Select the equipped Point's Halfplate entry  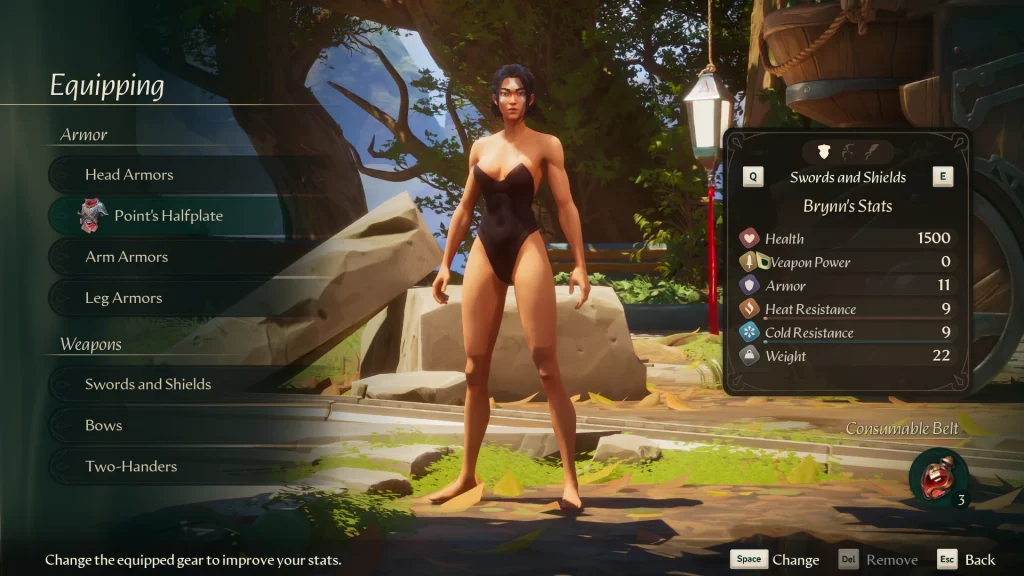click(168, 216)
